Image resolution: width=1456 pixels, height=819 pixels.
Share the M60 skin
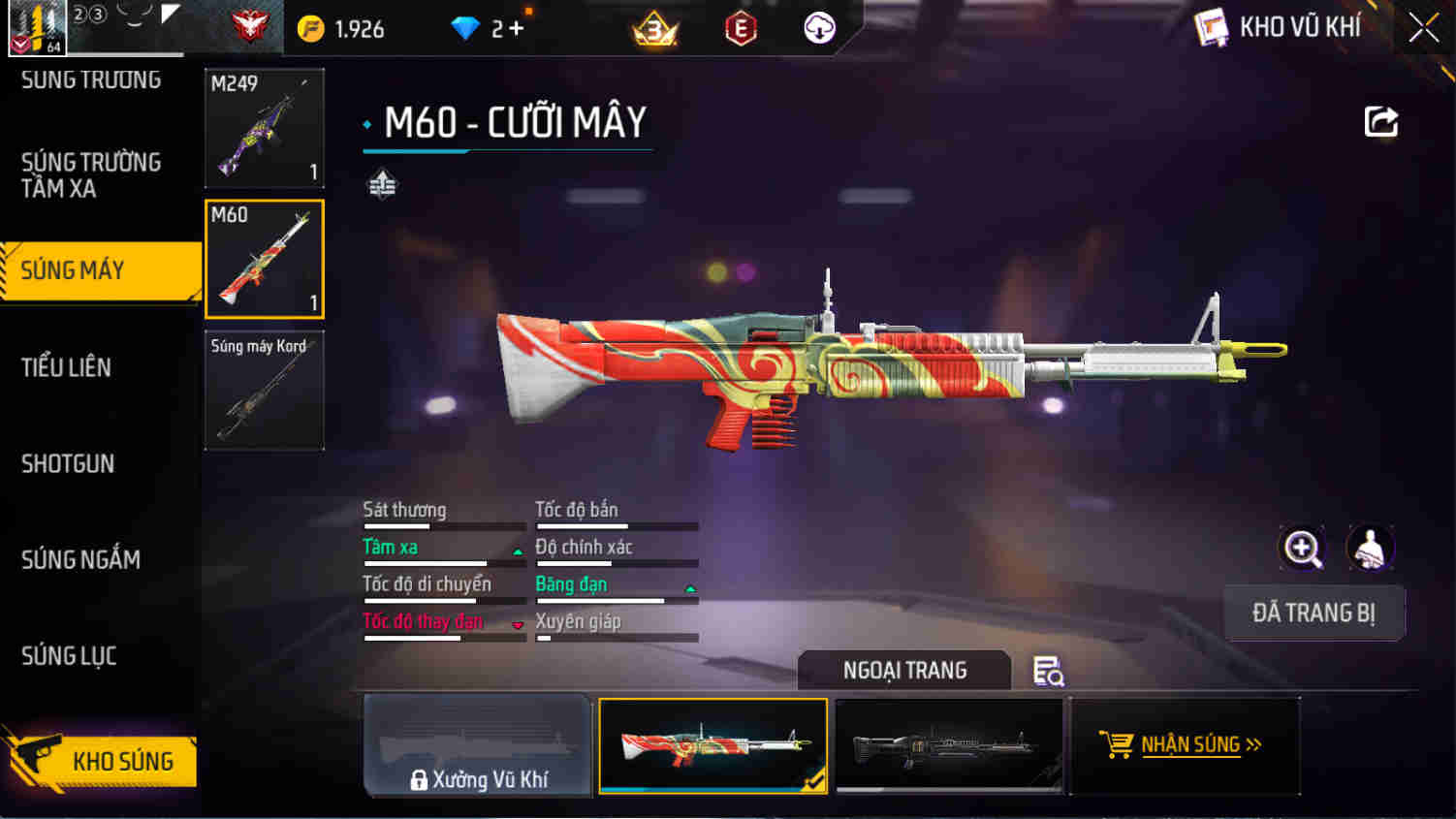coord(1380,122)
